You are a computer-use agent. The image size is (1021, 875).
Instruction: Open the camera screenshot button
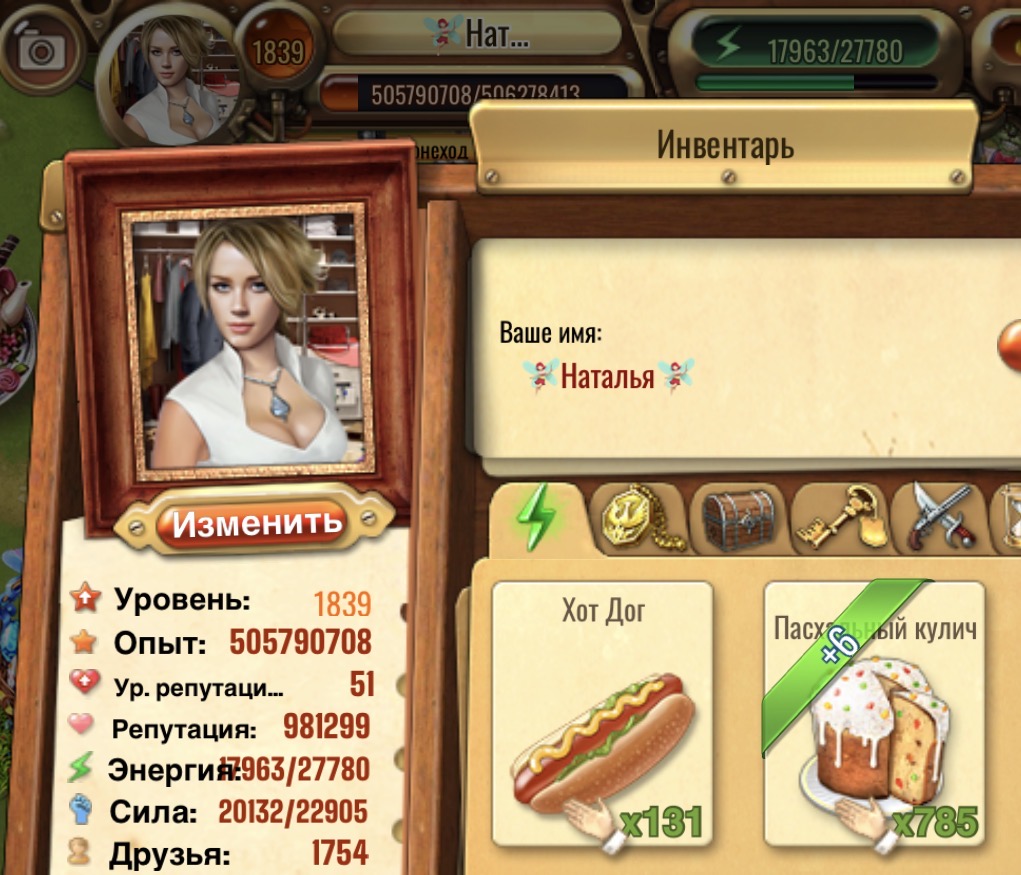[43, 50]
